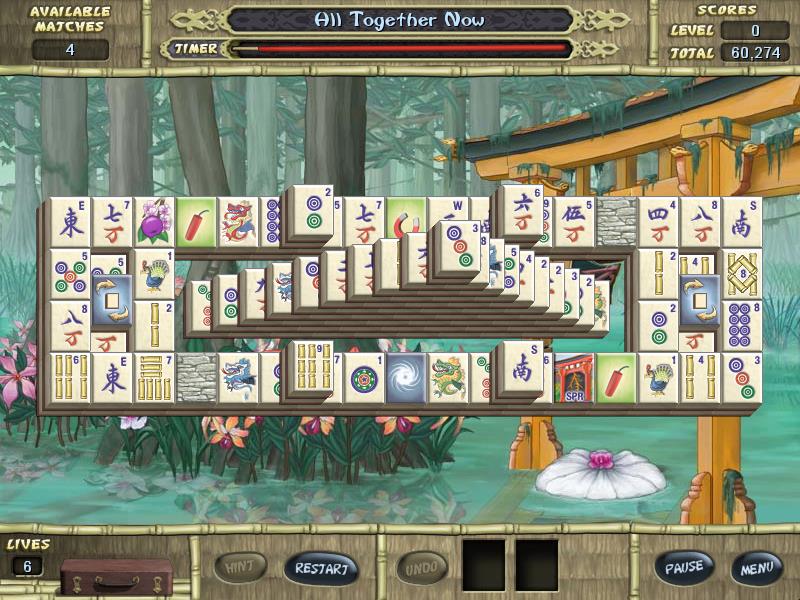Restart the current layout
Image resolution: width=800 pixels, height=600 pixels.
click(x=321, y=569)
